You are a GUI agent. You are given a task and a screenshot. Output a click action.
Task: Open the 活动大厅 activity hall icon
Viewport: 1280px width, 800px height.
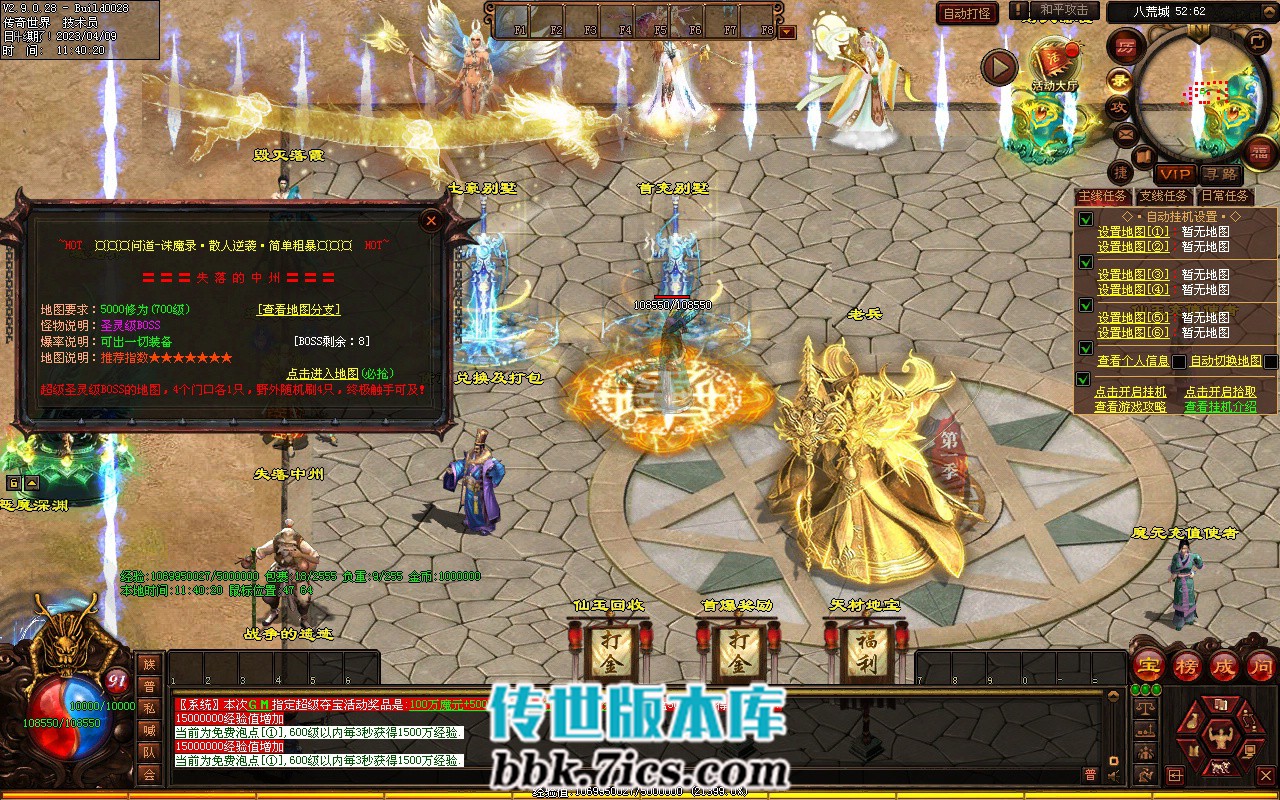point(1055,64)
